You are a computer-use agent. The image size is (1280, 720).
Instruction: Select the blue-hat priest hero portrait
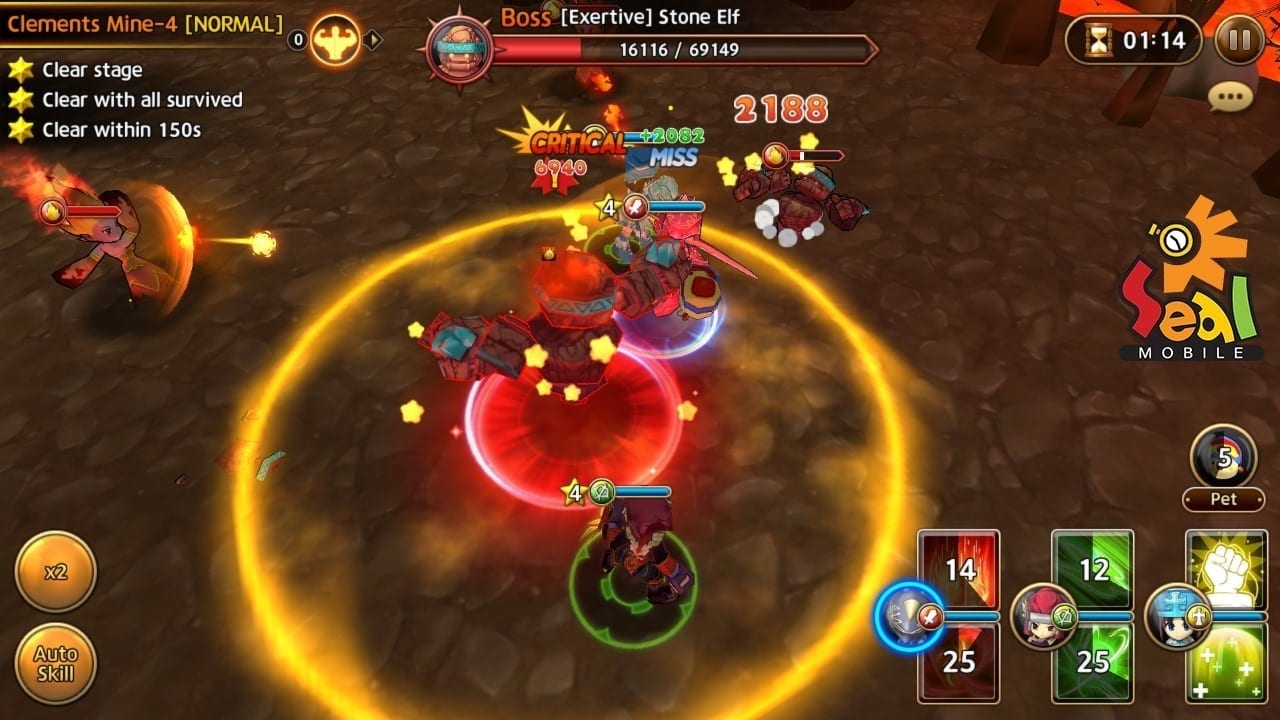tap(1178, 616)
